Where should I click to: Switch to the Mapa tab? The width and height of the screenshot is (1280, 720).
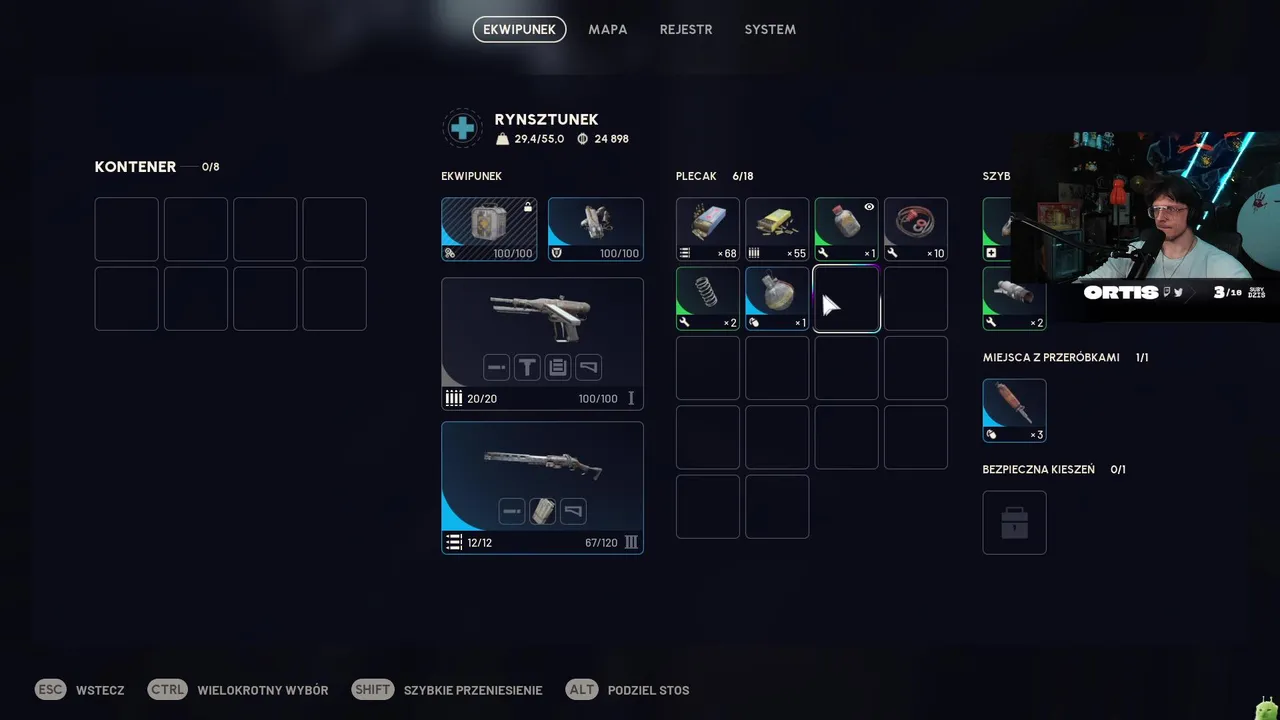(607, 30)
